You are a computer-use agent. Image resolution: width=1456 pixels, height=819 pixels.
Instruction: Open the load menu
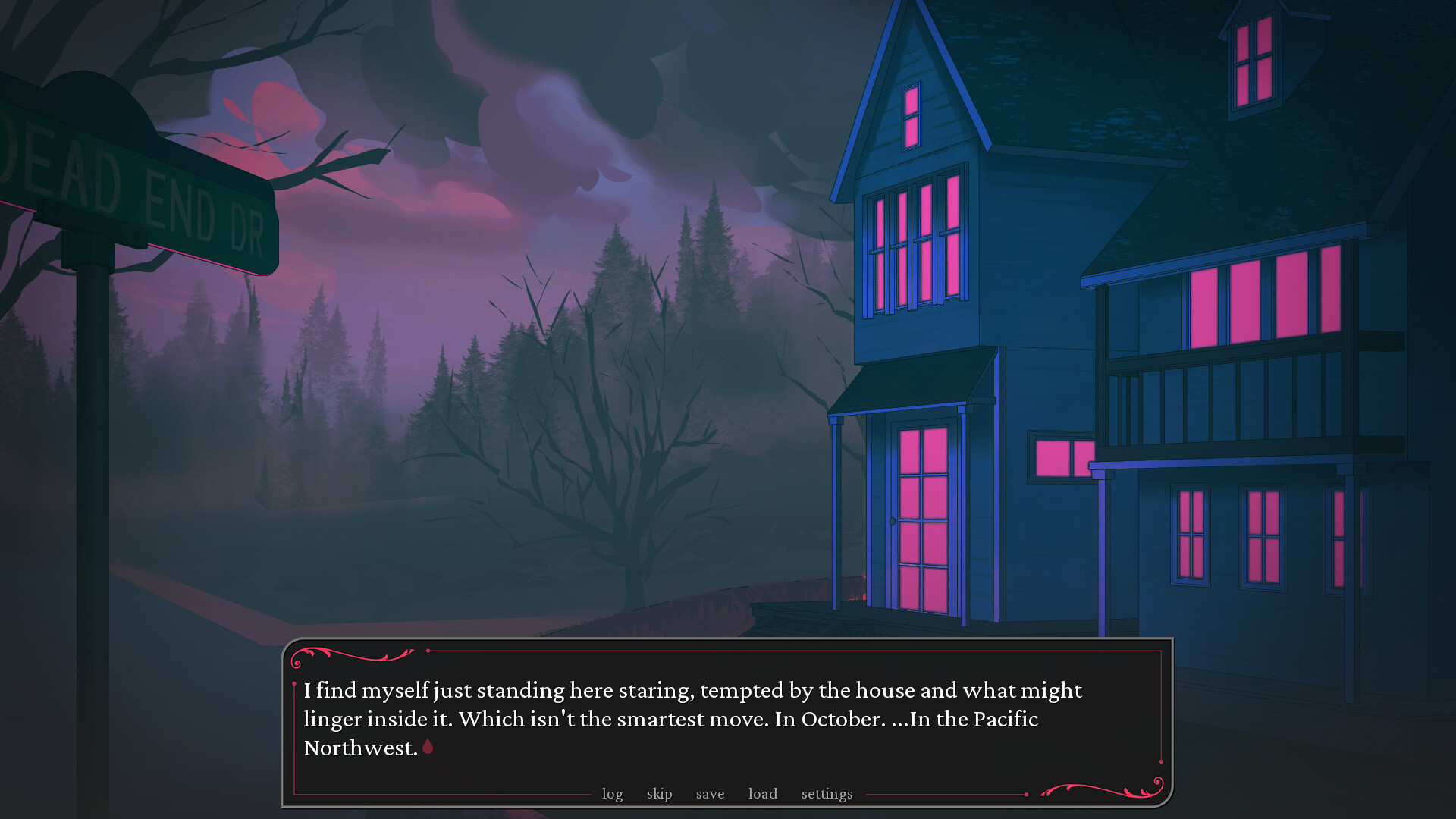click(x=762, y=794)
